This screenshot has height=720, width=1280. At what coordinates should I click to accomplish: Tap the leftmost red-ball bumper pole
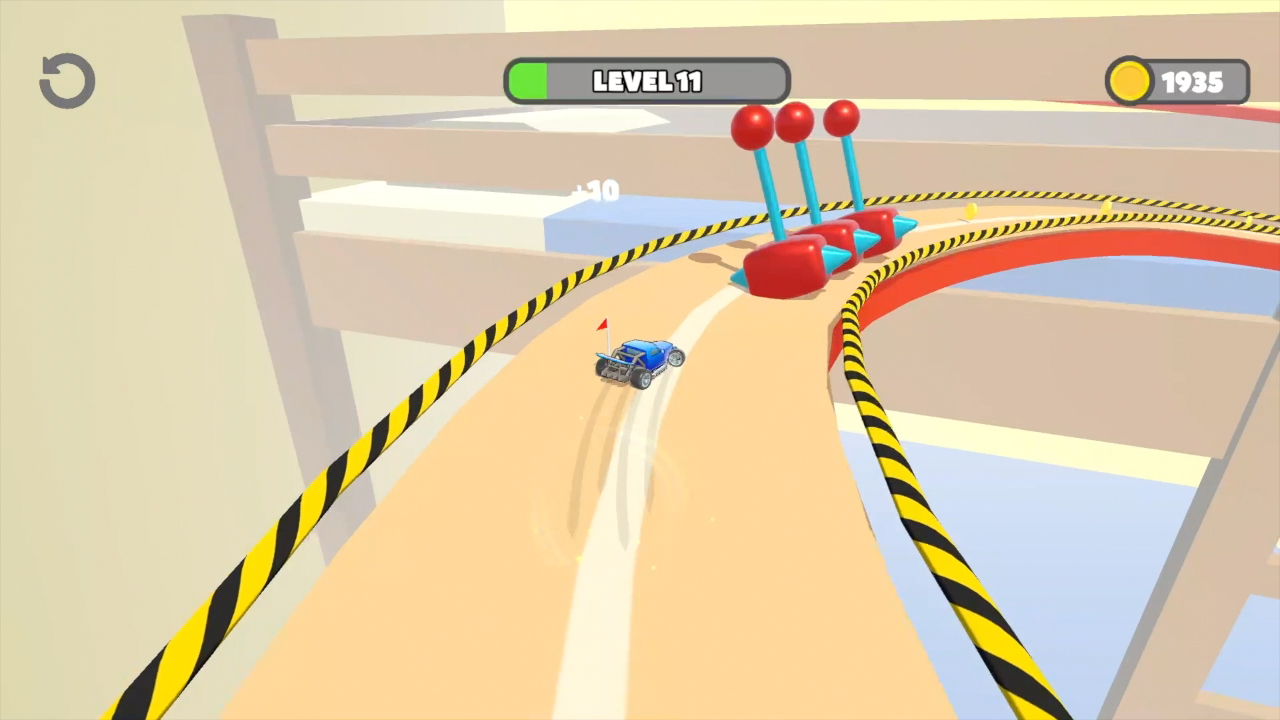[x=752, y=126]
